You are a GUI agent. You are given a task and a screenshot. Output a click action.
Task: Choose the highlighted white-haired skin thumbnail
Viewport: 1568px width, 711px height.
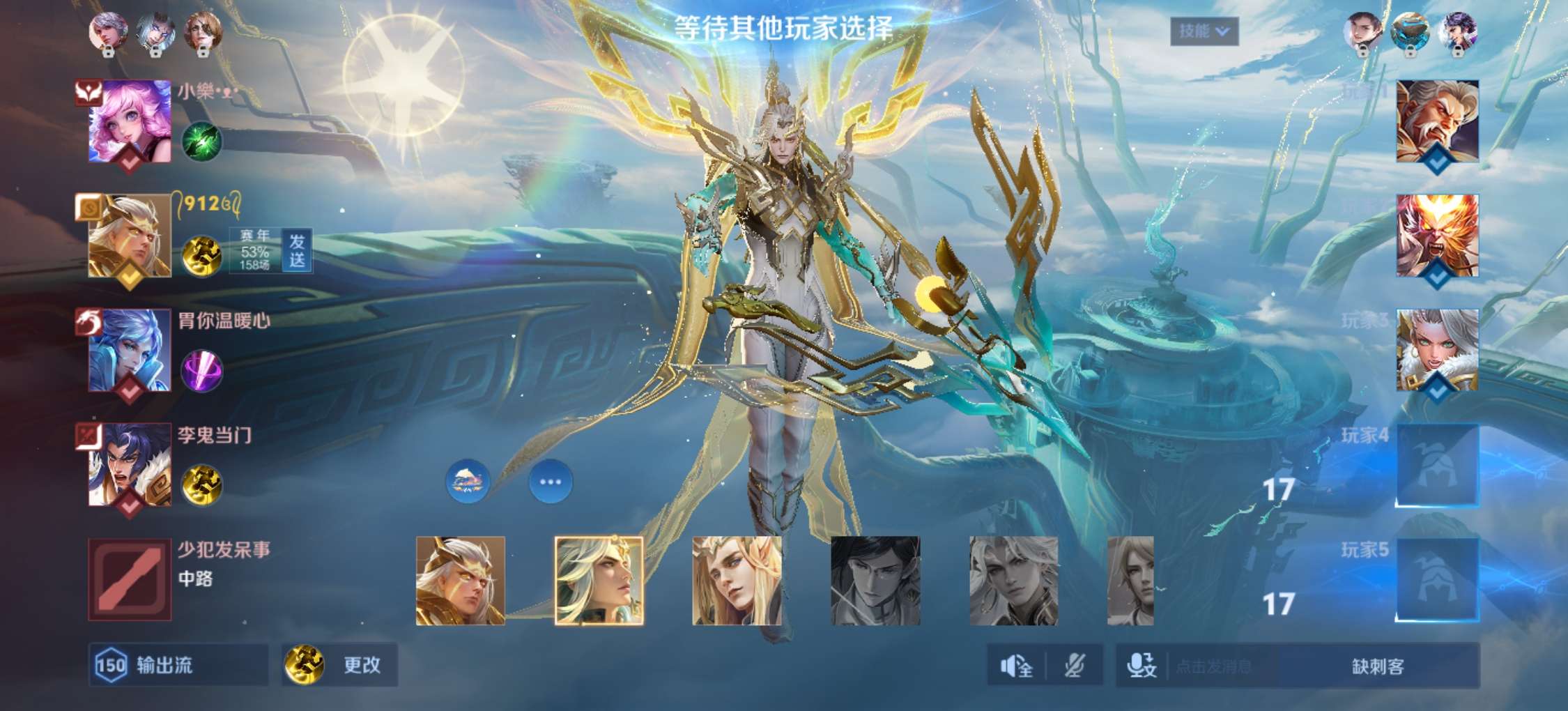[599, 581]
